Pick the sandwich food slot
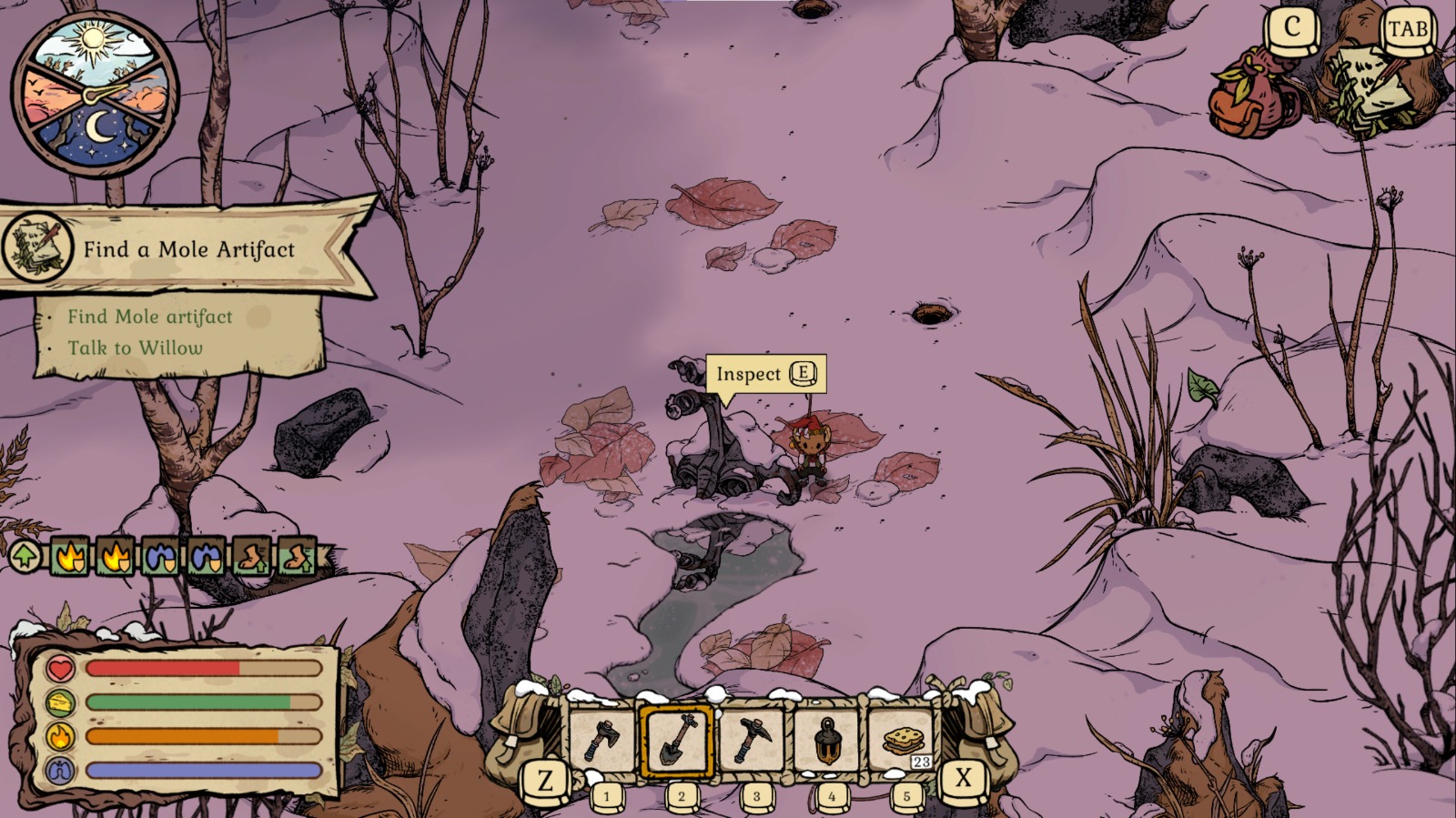The image size is (1456, 818). point(902,741)
